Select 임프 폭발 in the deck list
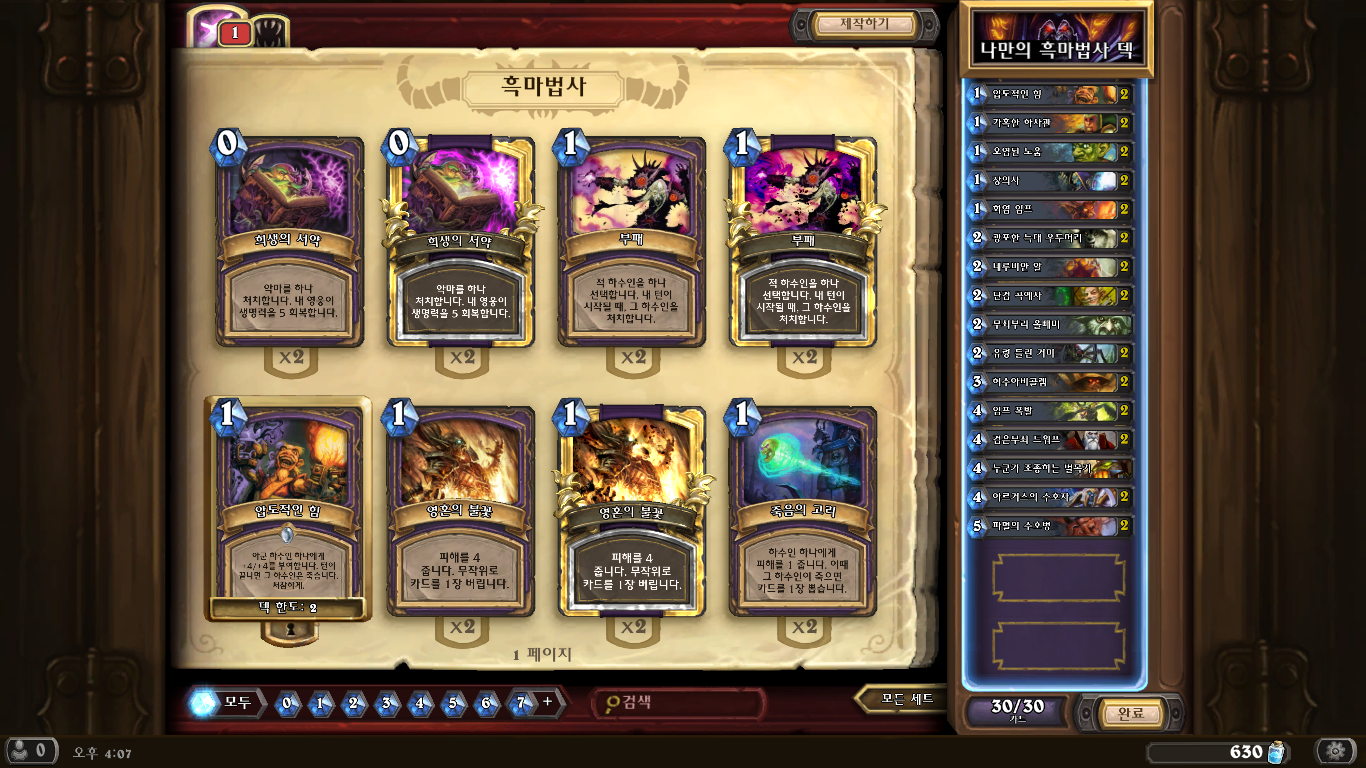This screenshot has width=1366, height=768. tap(1050, 411)
